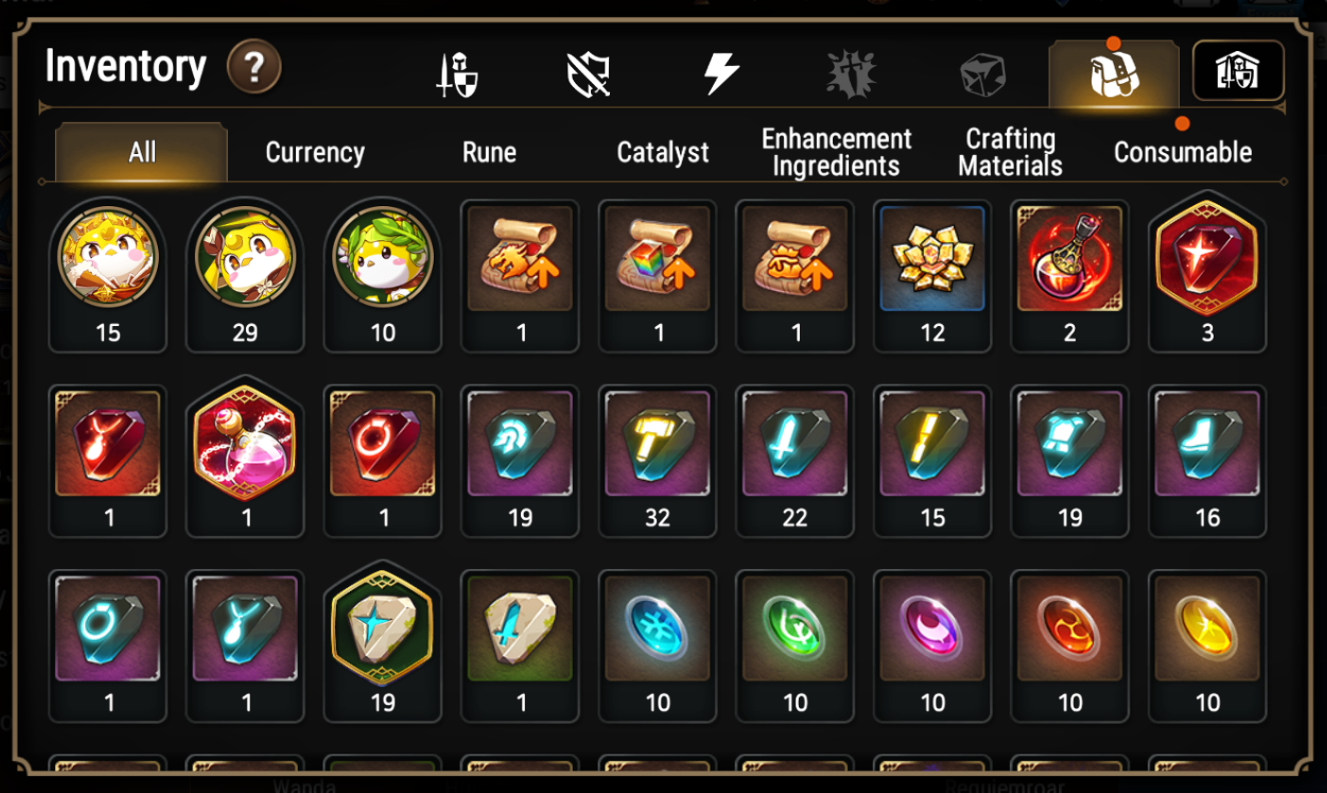Open the artifact burst filter icon
Image resolution: width=1327 pixels, height=793 pixels.
coord(852,70)
